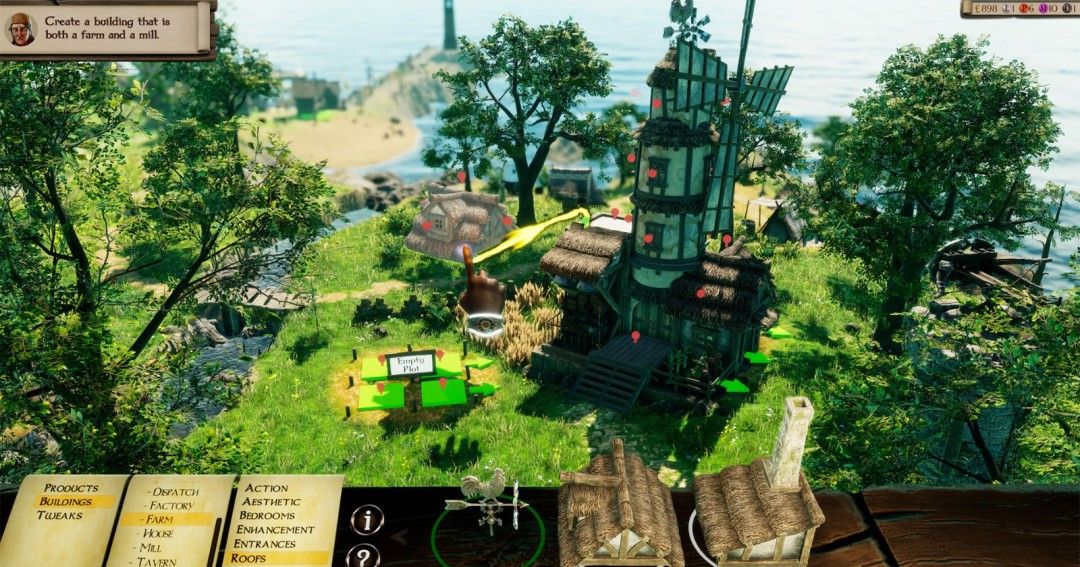Image resolution: width=1080 pixels, height=567 pixels.
Task: Open help with the question mark button
Action: click(x=364, y=557)
